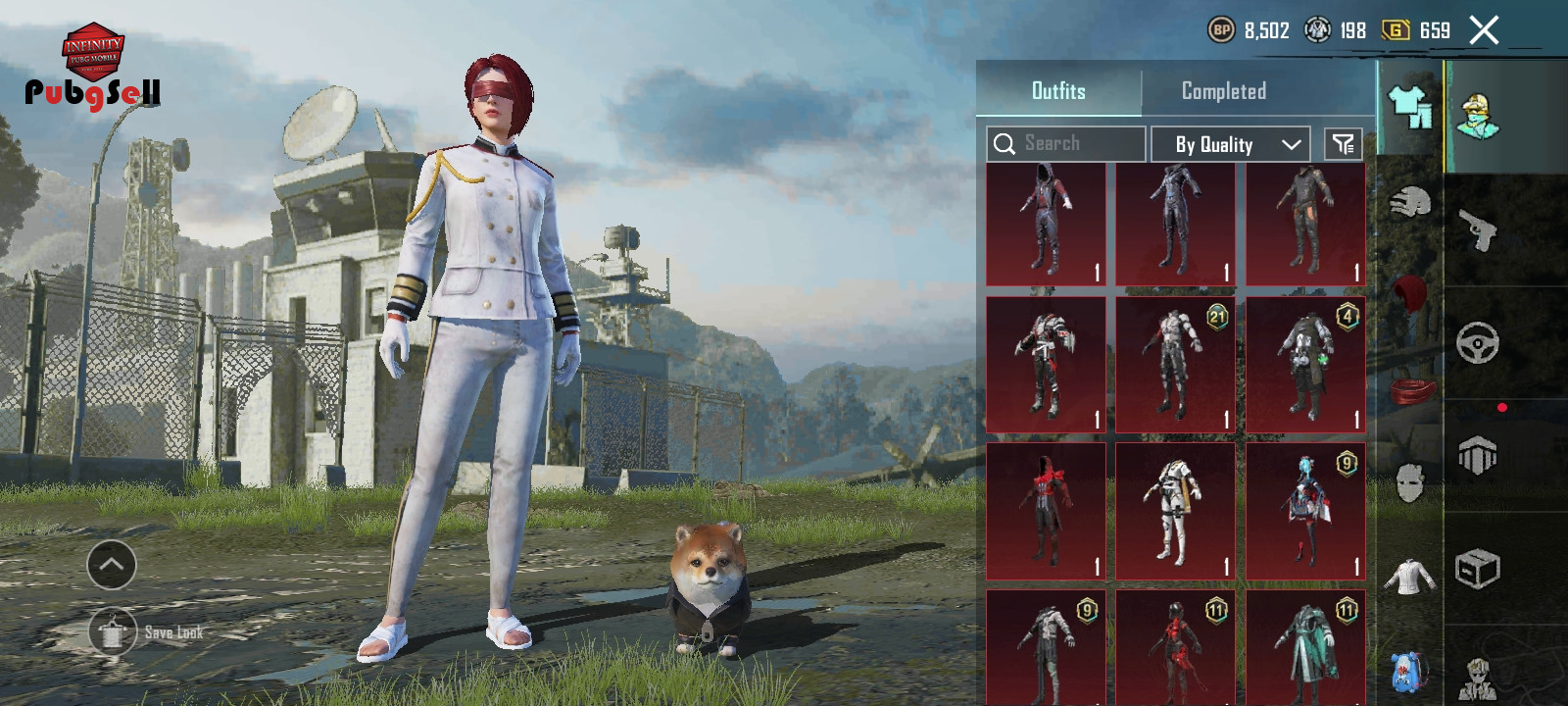Close the inventory screen with the X
Screen dimensions: 1568x706
click(x=1484, y=30)
